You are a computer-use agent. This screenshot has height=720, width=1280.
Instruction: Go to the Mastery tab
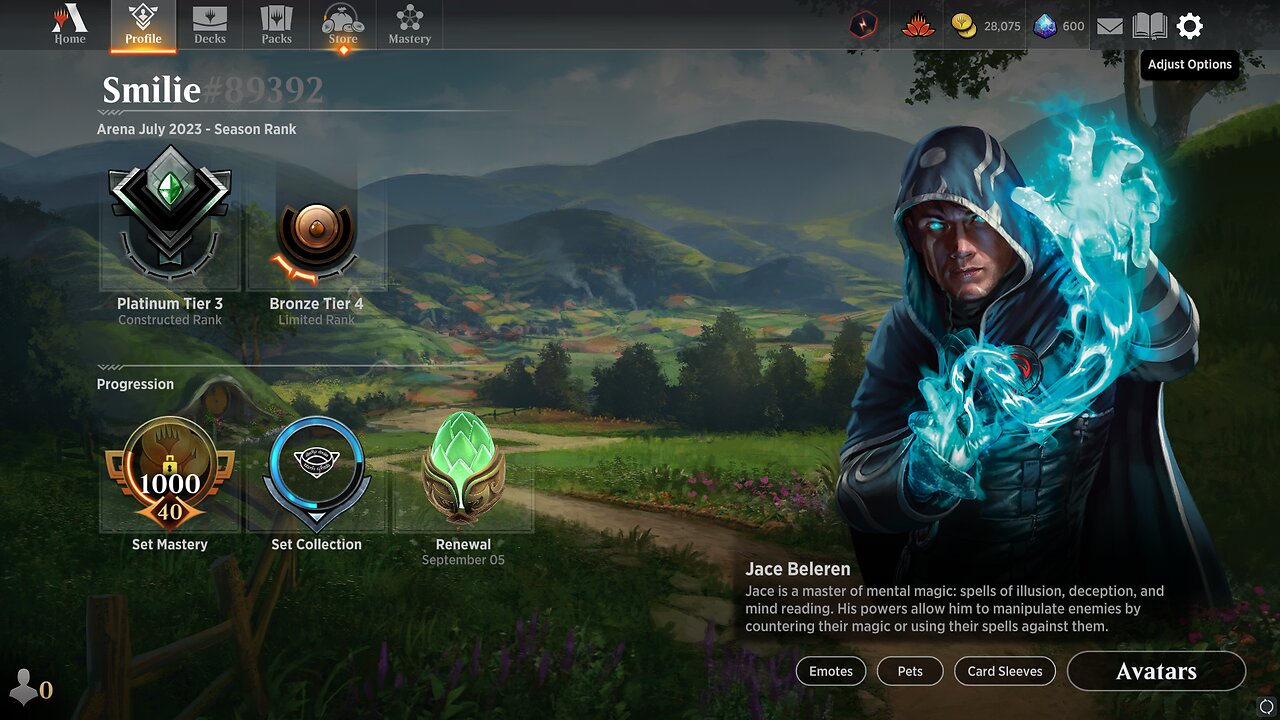pos(409,25)
